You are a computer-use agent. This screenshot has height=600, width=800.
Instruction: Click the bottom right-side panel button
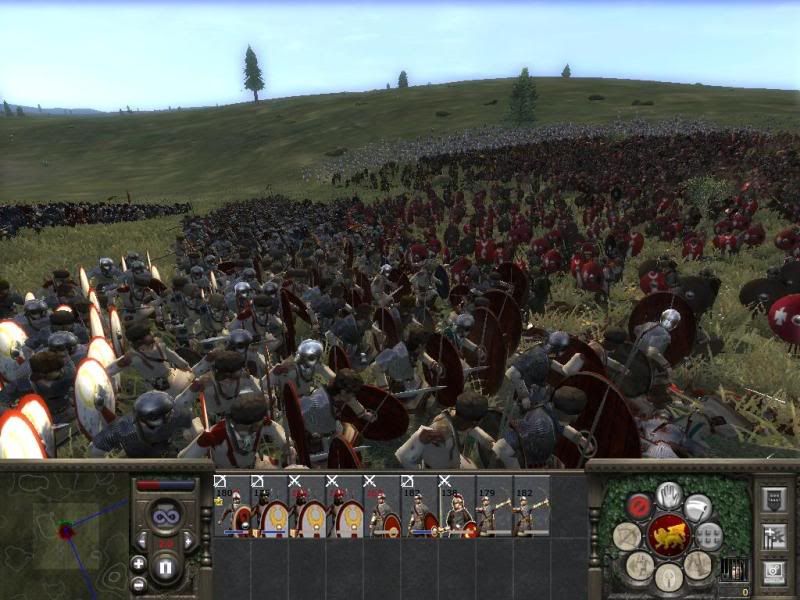pyautogui.click(x=774, y=573)
